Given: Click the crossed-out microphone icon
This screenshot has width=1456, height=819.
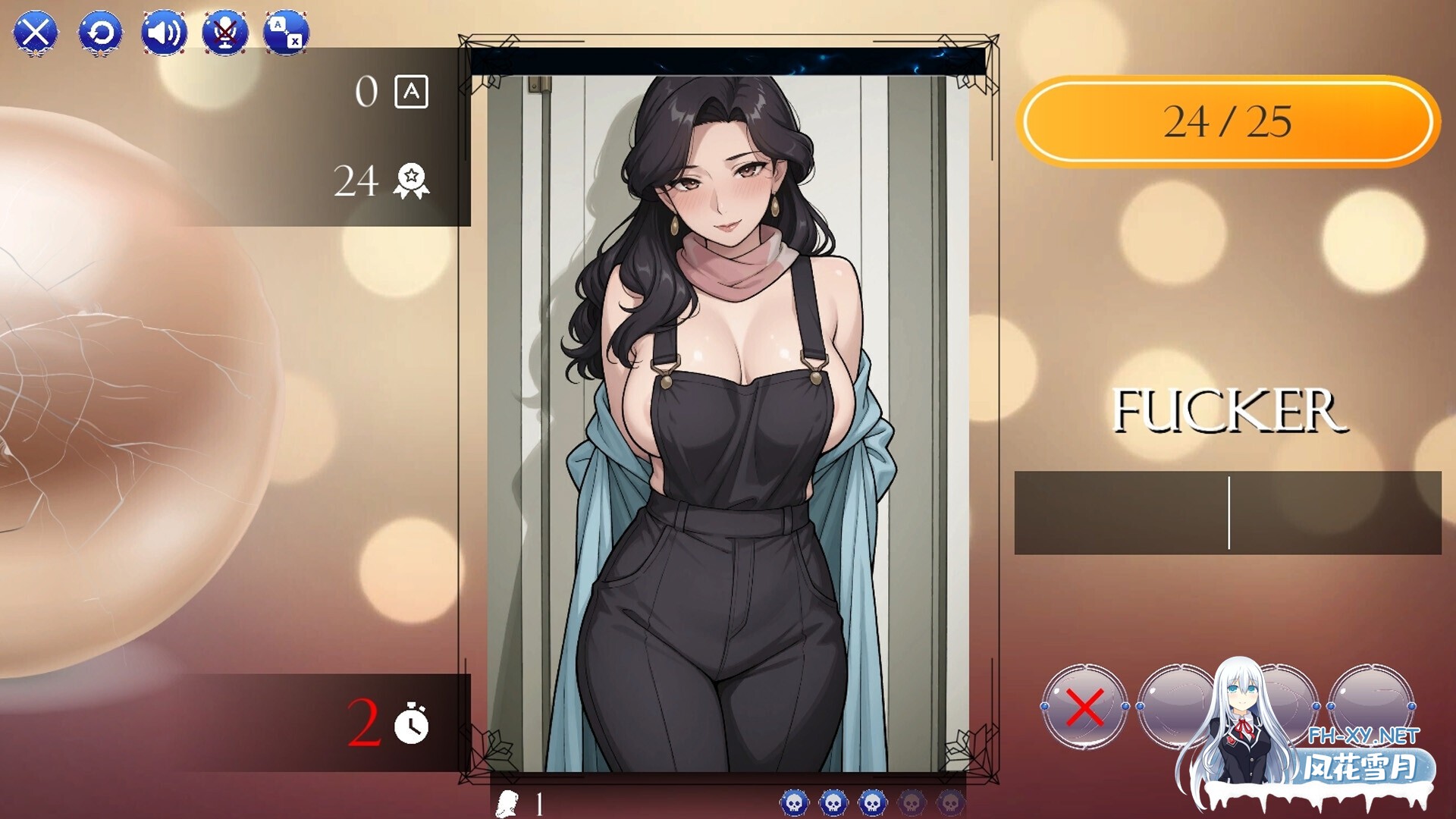Looking at the screenshot, I should click(225, 33).
